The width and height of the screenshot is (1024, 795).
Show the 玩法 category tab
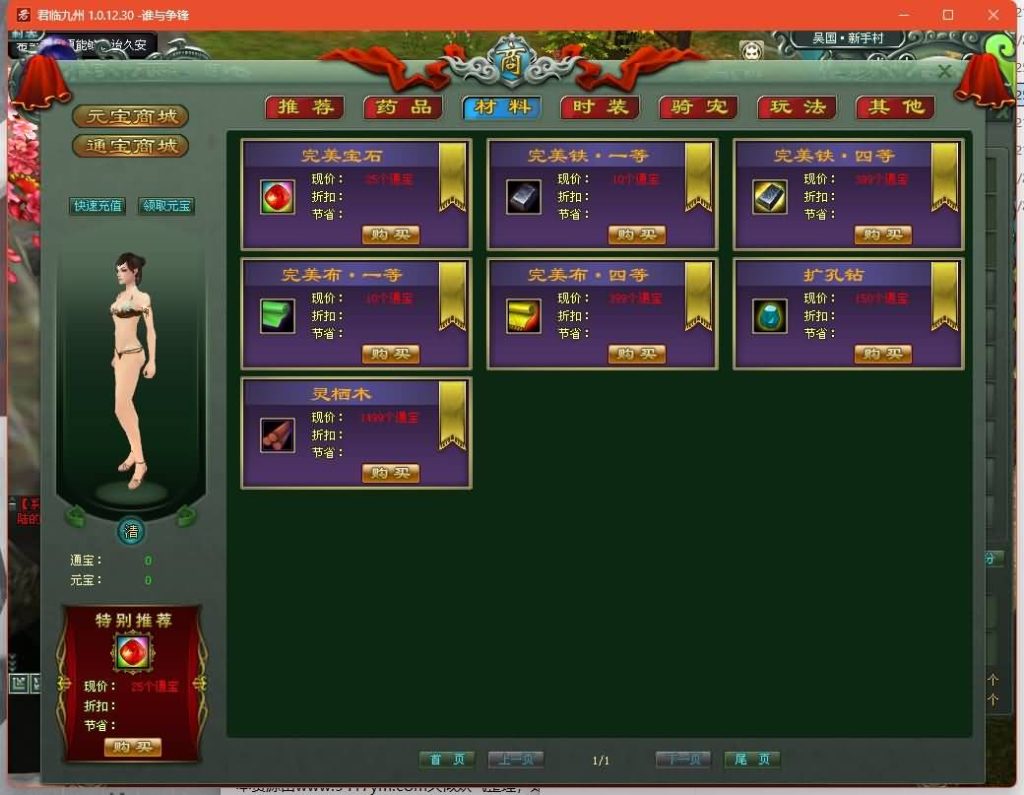(797, 107)
